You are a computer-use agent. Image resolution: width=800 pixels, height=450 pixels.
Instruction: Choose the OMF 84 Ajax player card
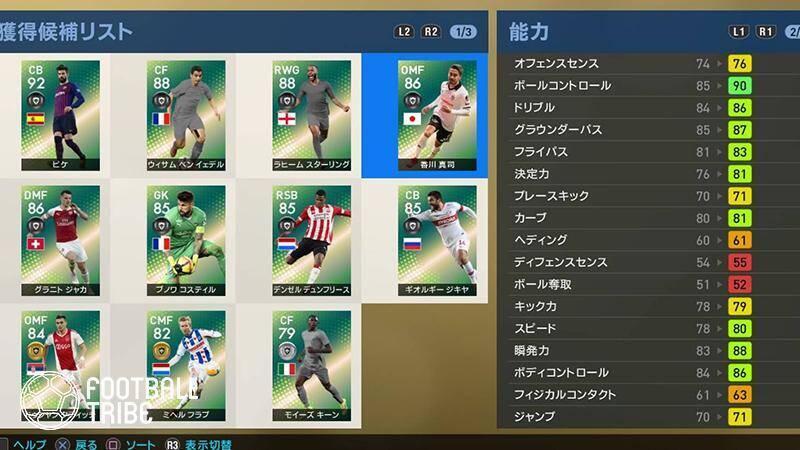pos(60,365)
